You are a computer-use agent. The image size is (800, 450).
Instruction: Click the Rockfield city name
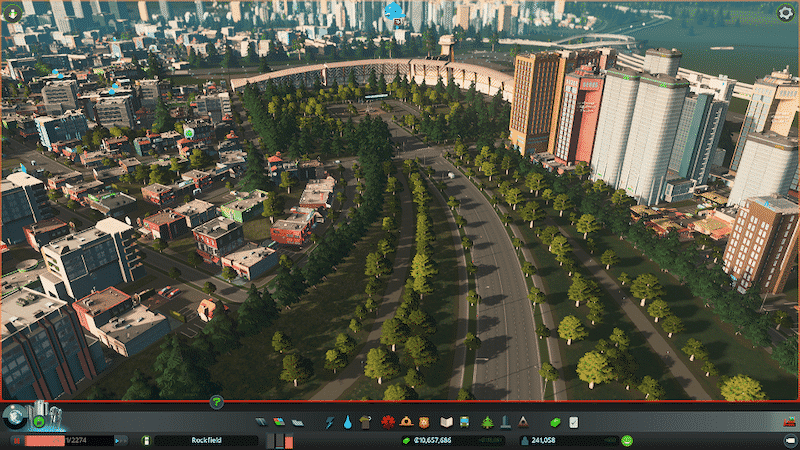click(x=205, y=440)
